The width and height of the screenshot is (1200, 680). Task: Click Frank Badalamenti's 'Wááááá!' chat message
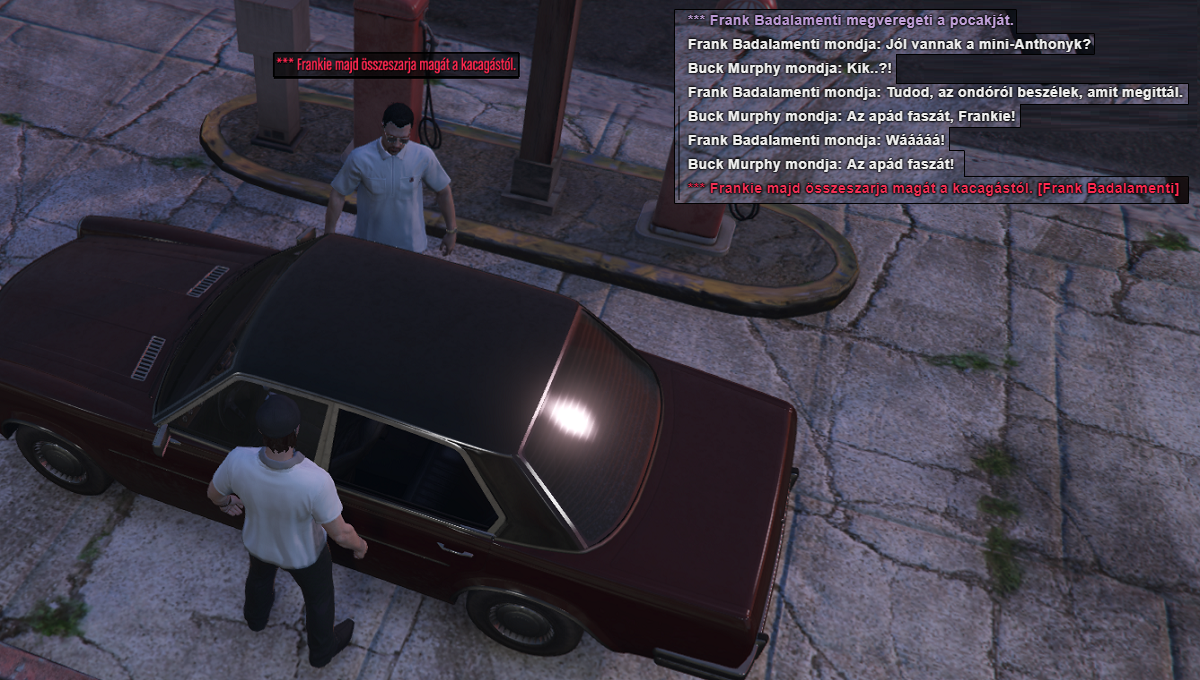pyautogui.click(x=816, y=140)
